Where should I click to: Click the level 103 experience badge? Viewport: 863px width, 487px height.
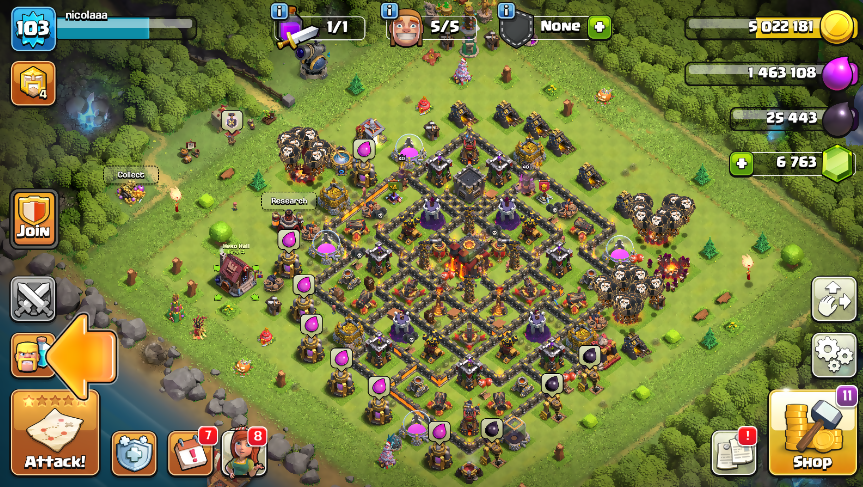(32, 29)
